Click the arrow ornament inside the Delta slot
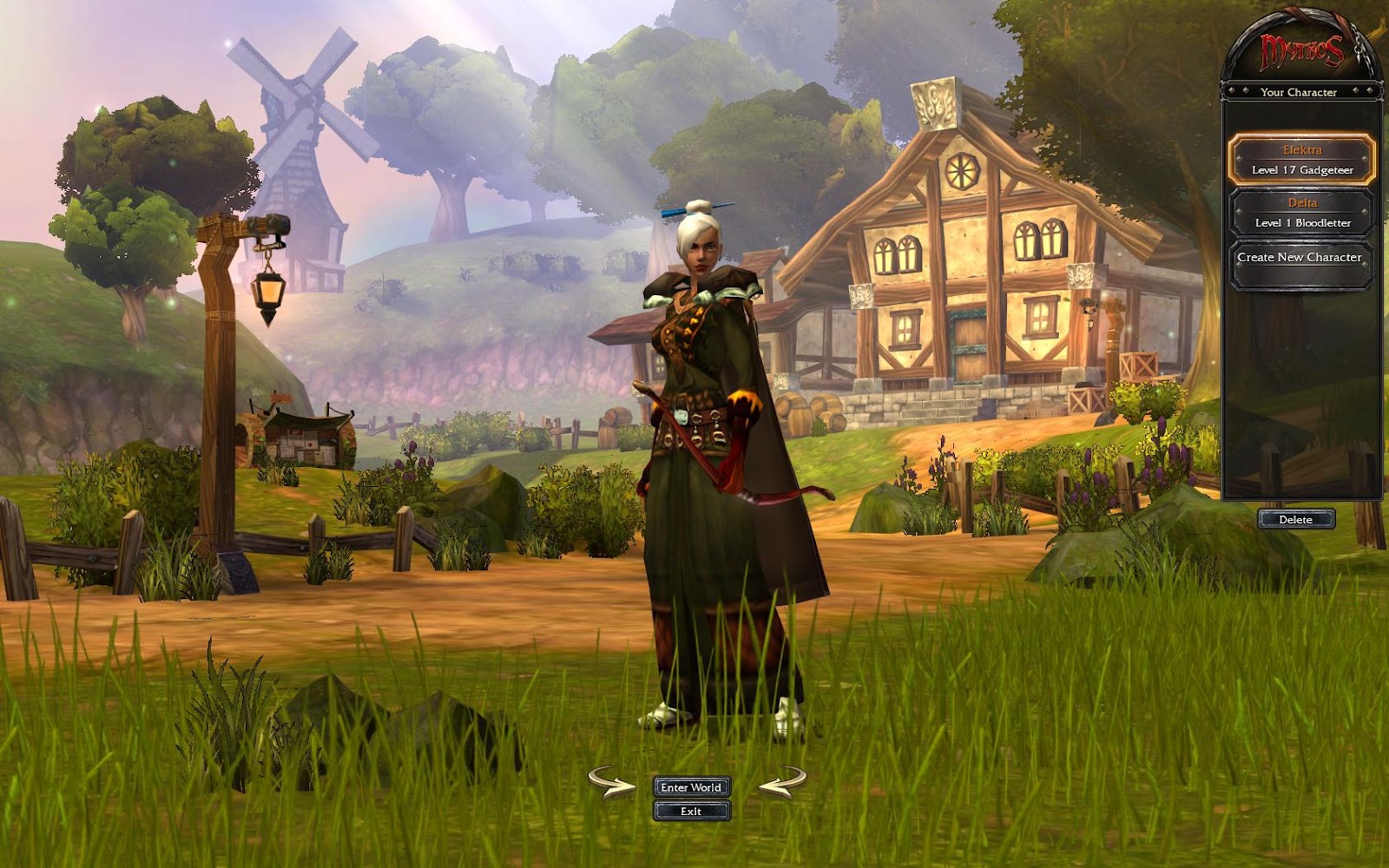The width and height of the screenshot is (1389, 868). pos(1239,213)
